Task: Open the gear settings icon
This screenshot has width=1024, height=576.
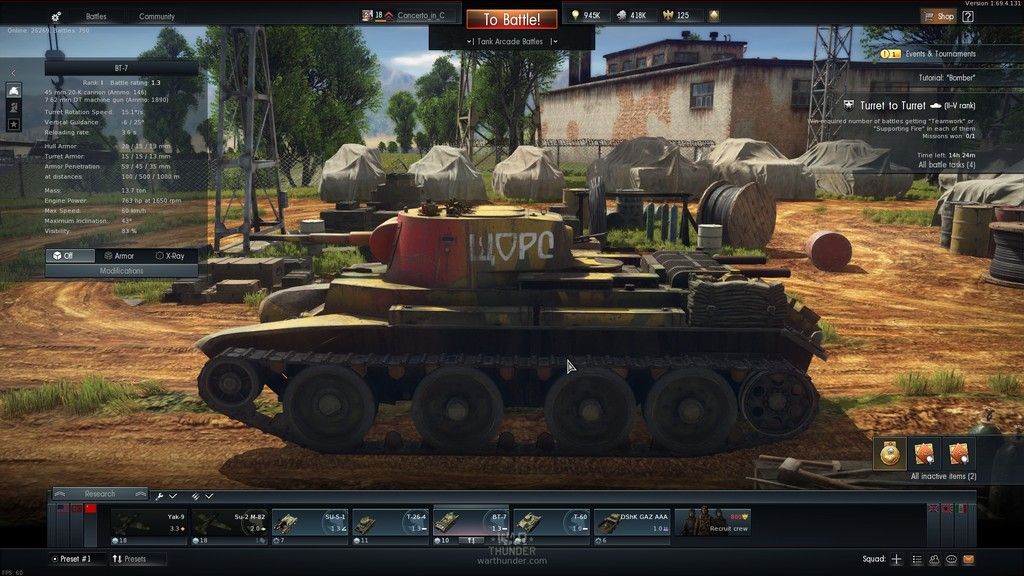Action: click(56, 17)
